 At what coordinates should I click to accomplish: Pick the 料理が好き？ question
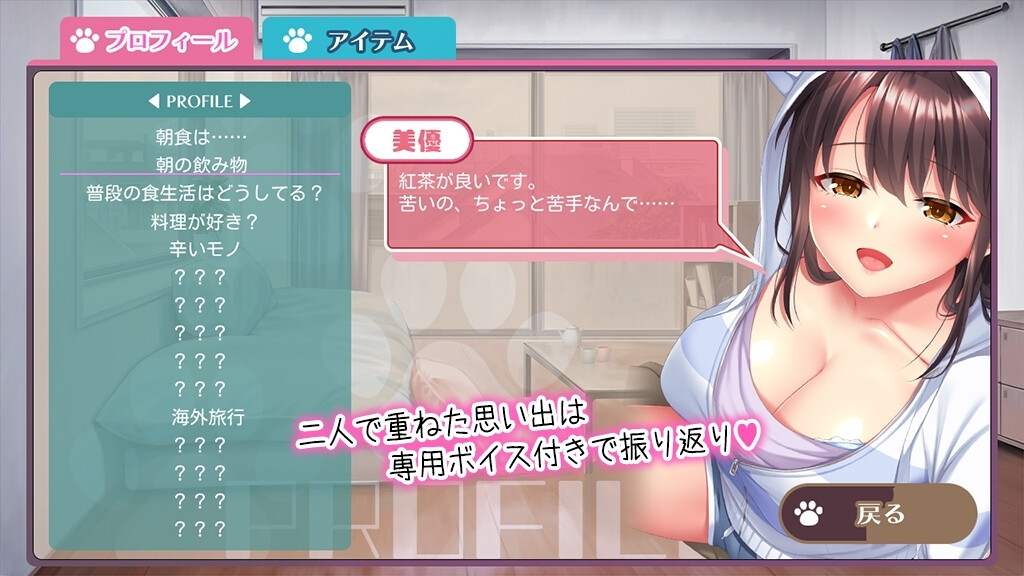point(200,220)
